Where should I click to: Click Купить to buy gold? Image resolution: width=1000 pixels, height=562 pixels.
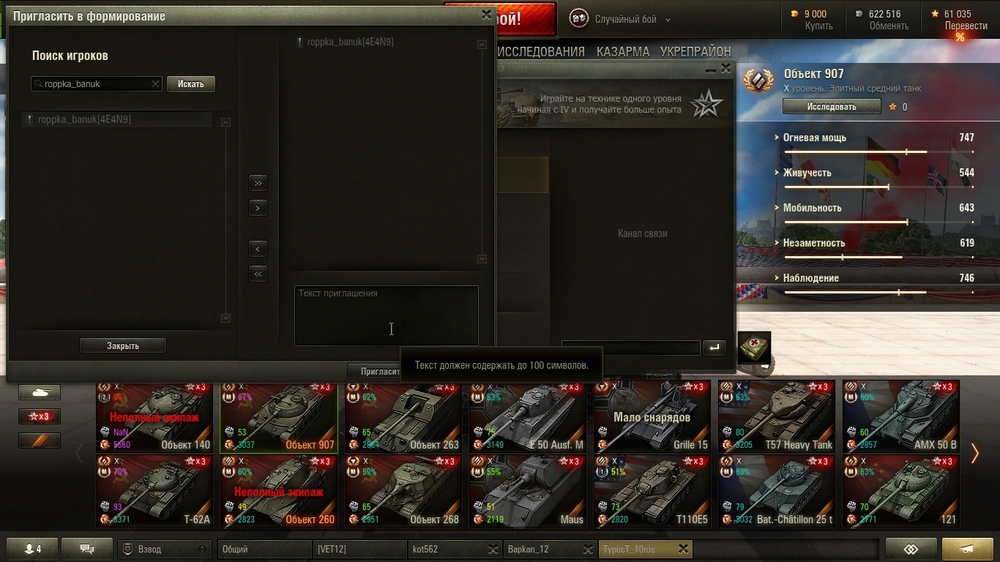pos(818,26)
